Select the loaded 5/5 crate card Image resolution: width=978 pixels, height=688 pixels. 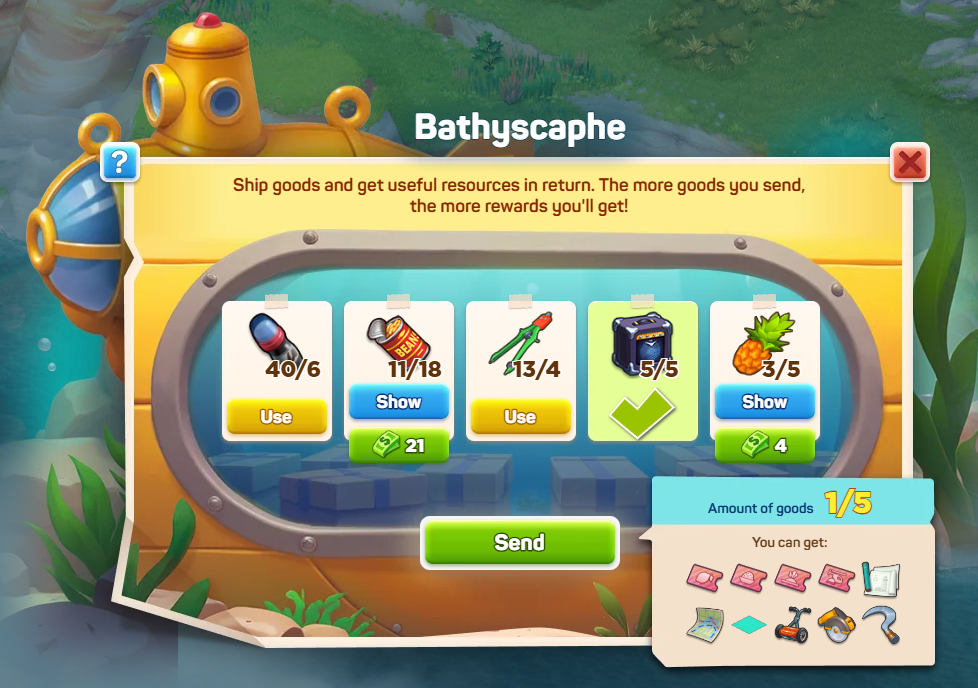[x=642, y=370]
